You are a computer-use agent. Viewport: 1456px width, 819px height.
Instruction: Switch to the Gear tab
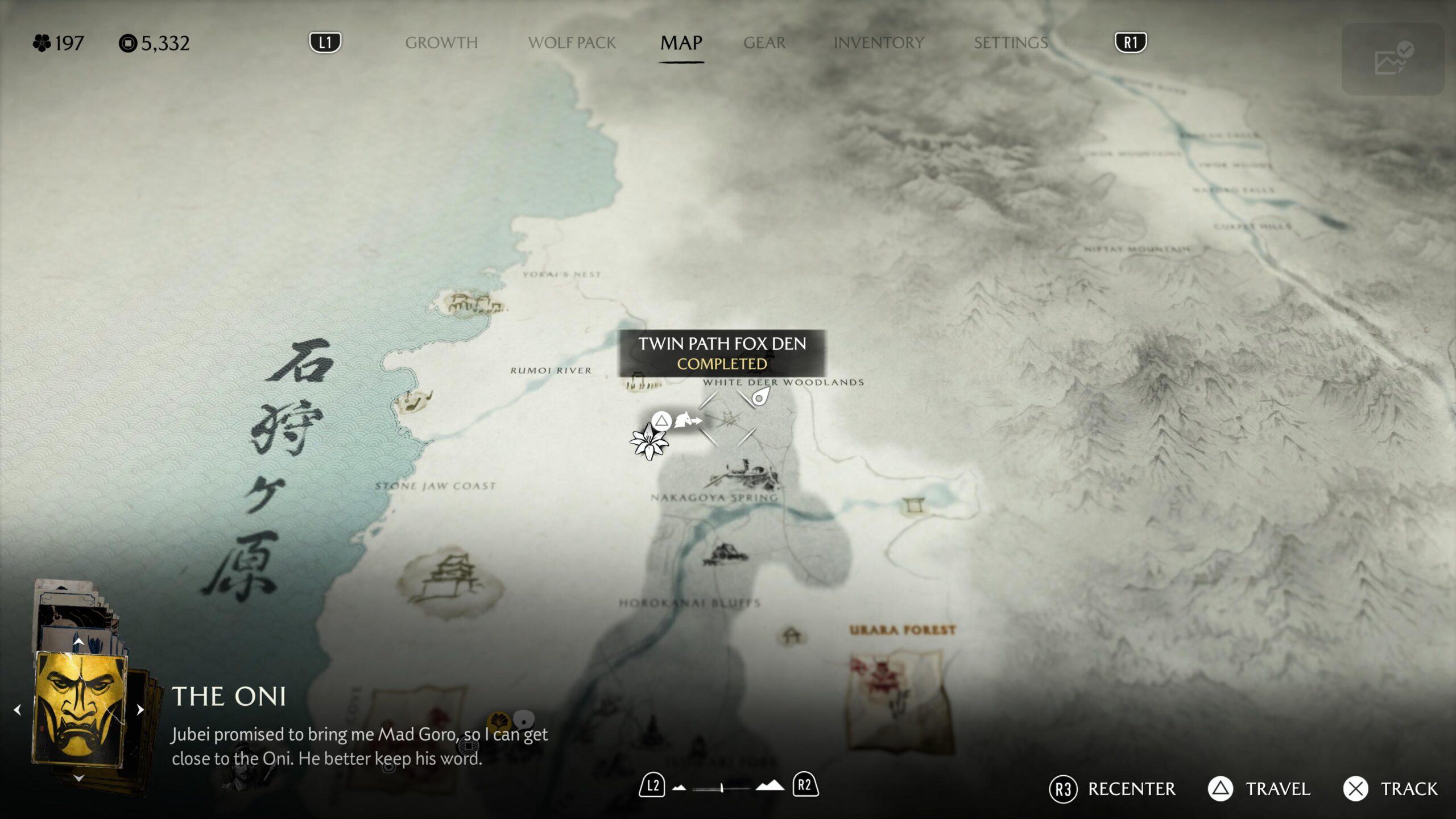click(x=764, y=43)
